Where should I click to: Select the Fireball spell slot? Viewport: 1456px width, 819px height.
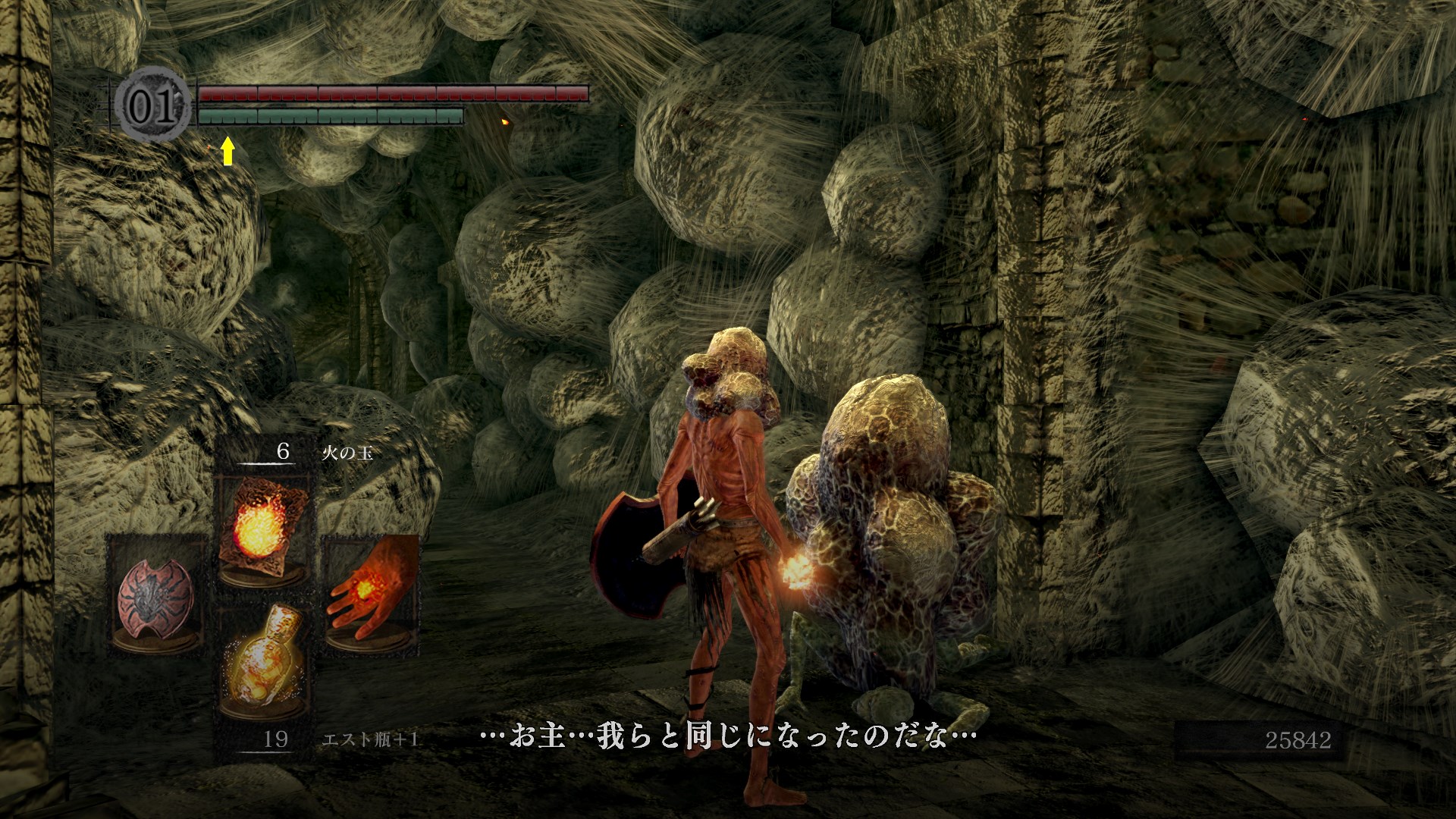click(262, 528)
